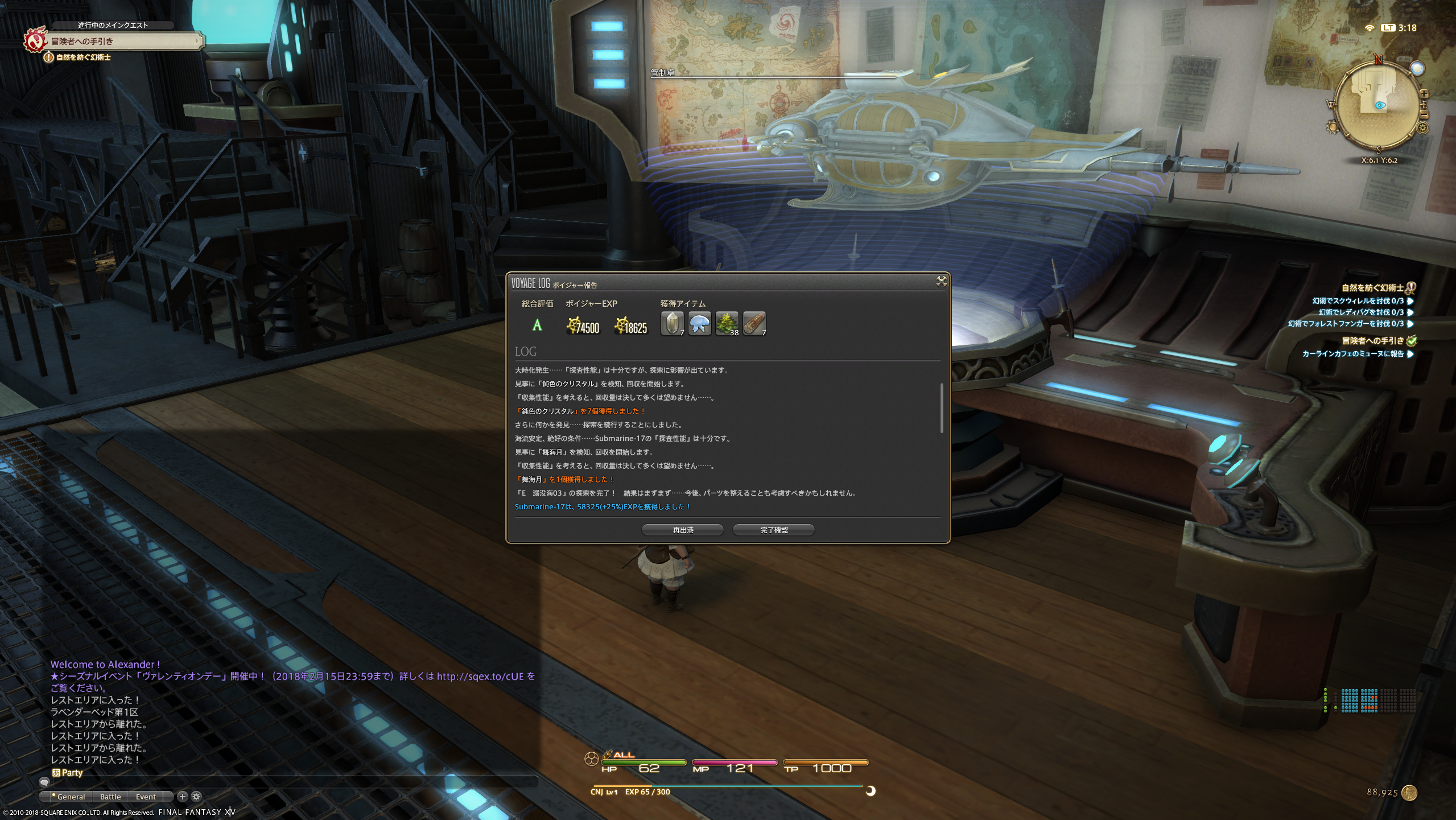Close the Voyage Log window
The width and height of the screenshot is (1456, 820).
pos(941,281)
